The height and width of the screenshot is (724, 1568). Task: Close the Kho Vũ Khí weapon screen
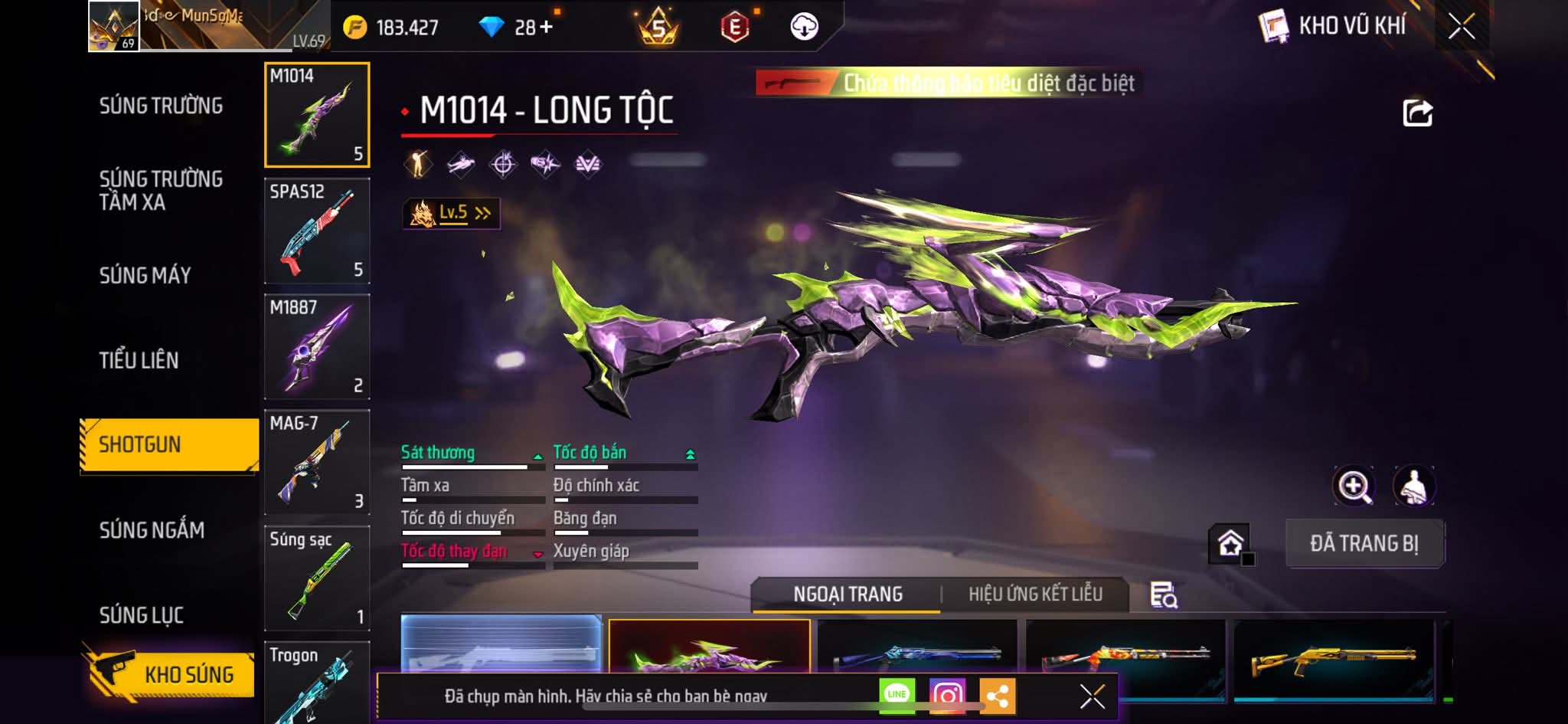pyautogui.click(x=1462, y=27)
